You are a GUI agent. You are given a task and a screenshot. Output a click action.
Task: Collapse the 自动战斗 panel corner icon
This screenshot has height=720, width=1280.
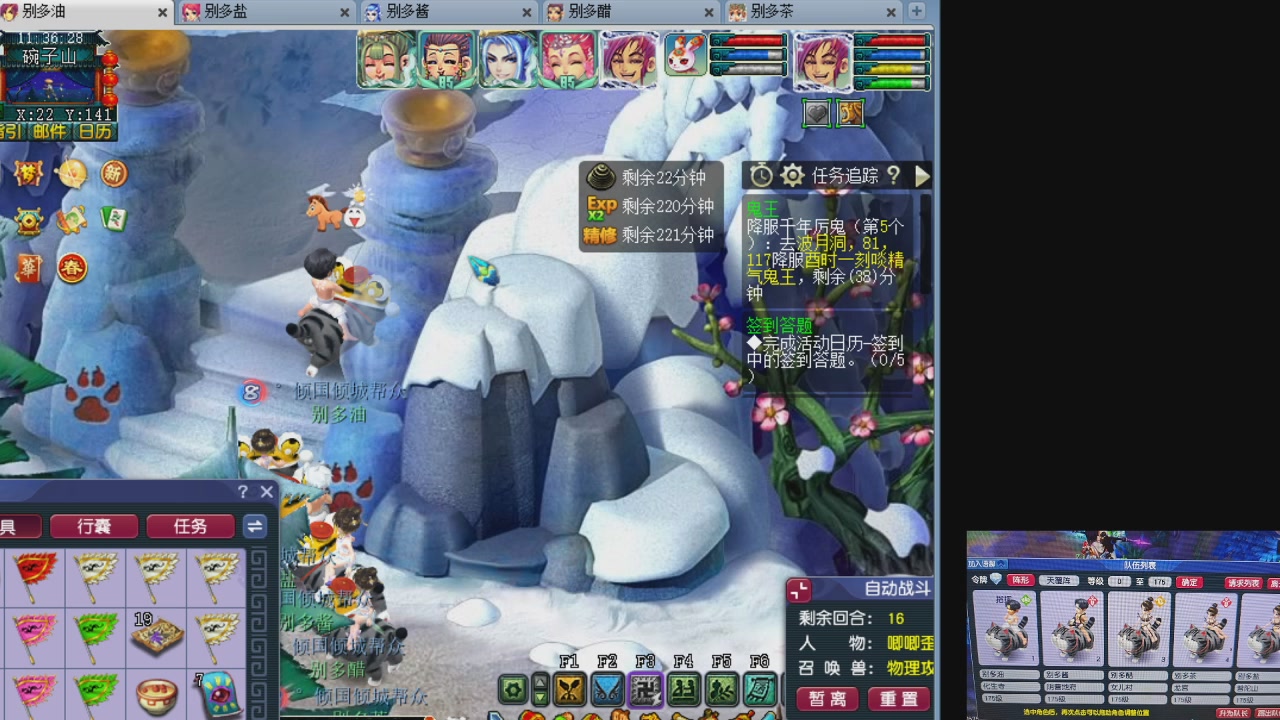(x=797, y=589)
